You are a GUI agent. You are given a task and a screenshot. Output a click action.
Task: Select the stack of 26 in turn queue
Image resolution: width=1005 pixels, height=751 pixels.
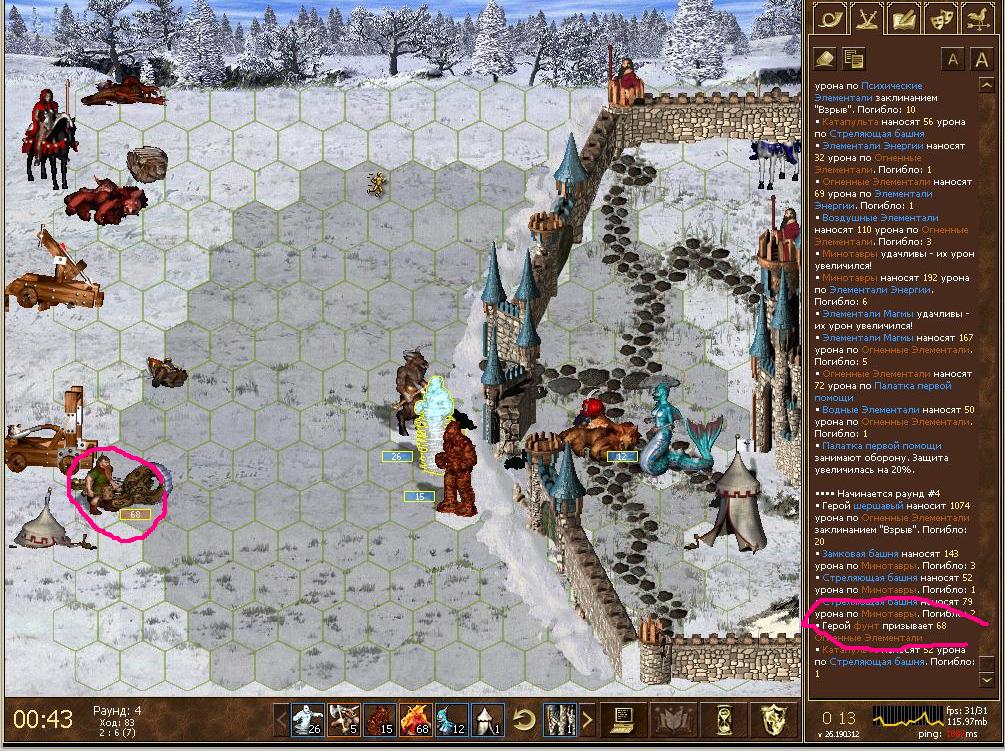coord(307,718)
